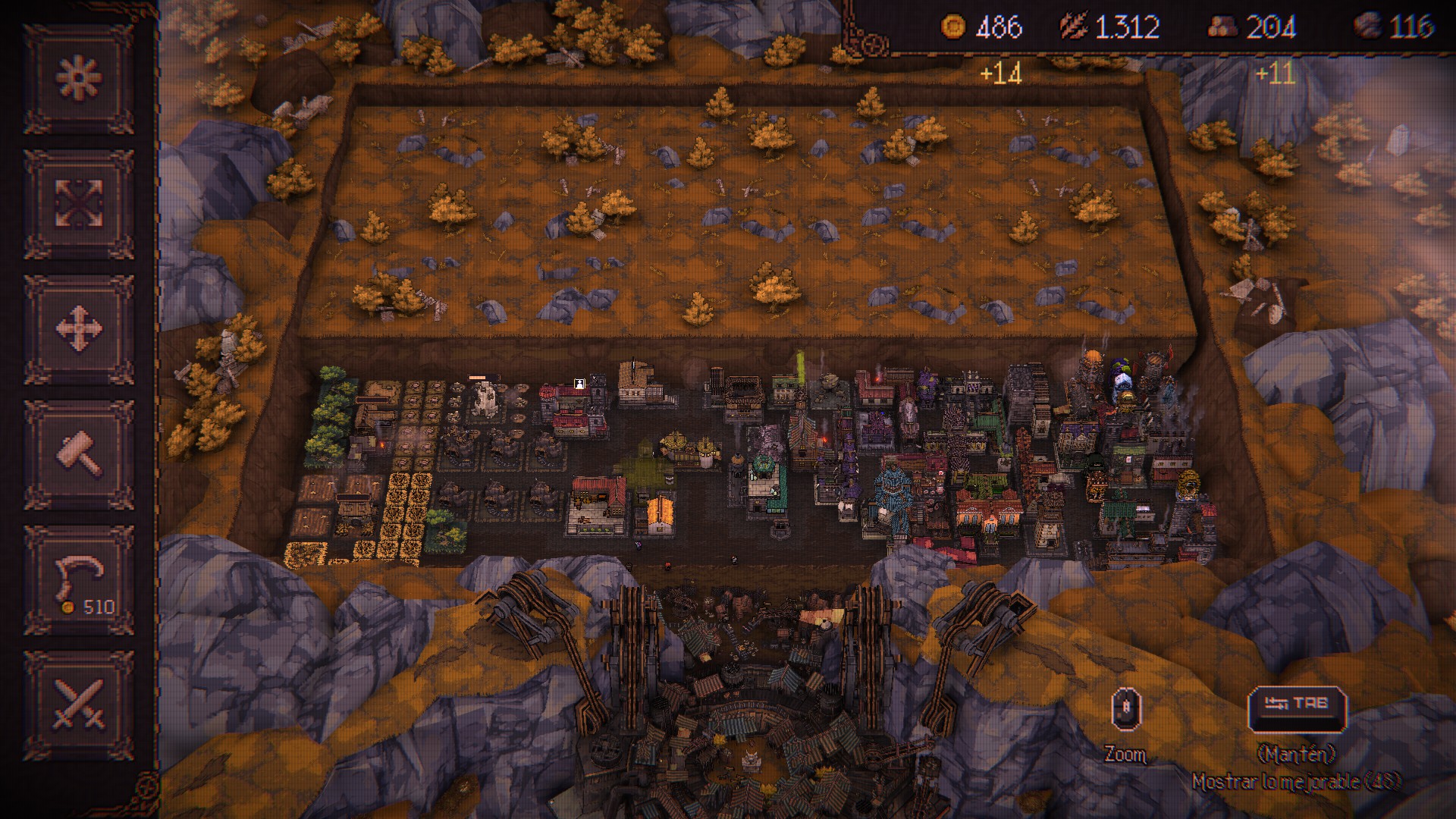Open the gear settings button

(x=80, y=78)
